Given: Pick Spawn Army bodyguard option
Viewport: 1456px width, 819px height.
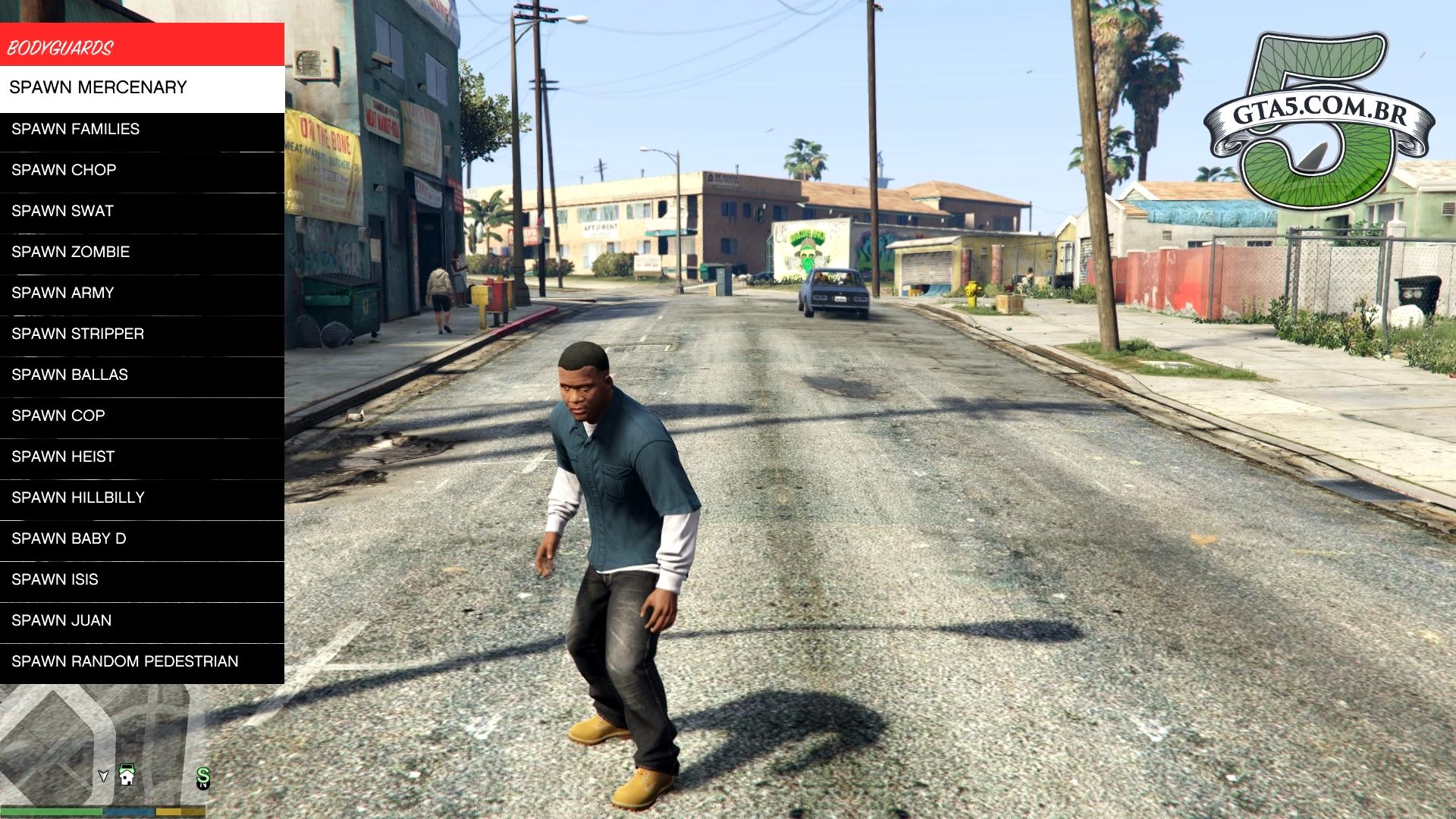Looking at the screenshot, I should (142, 293).
